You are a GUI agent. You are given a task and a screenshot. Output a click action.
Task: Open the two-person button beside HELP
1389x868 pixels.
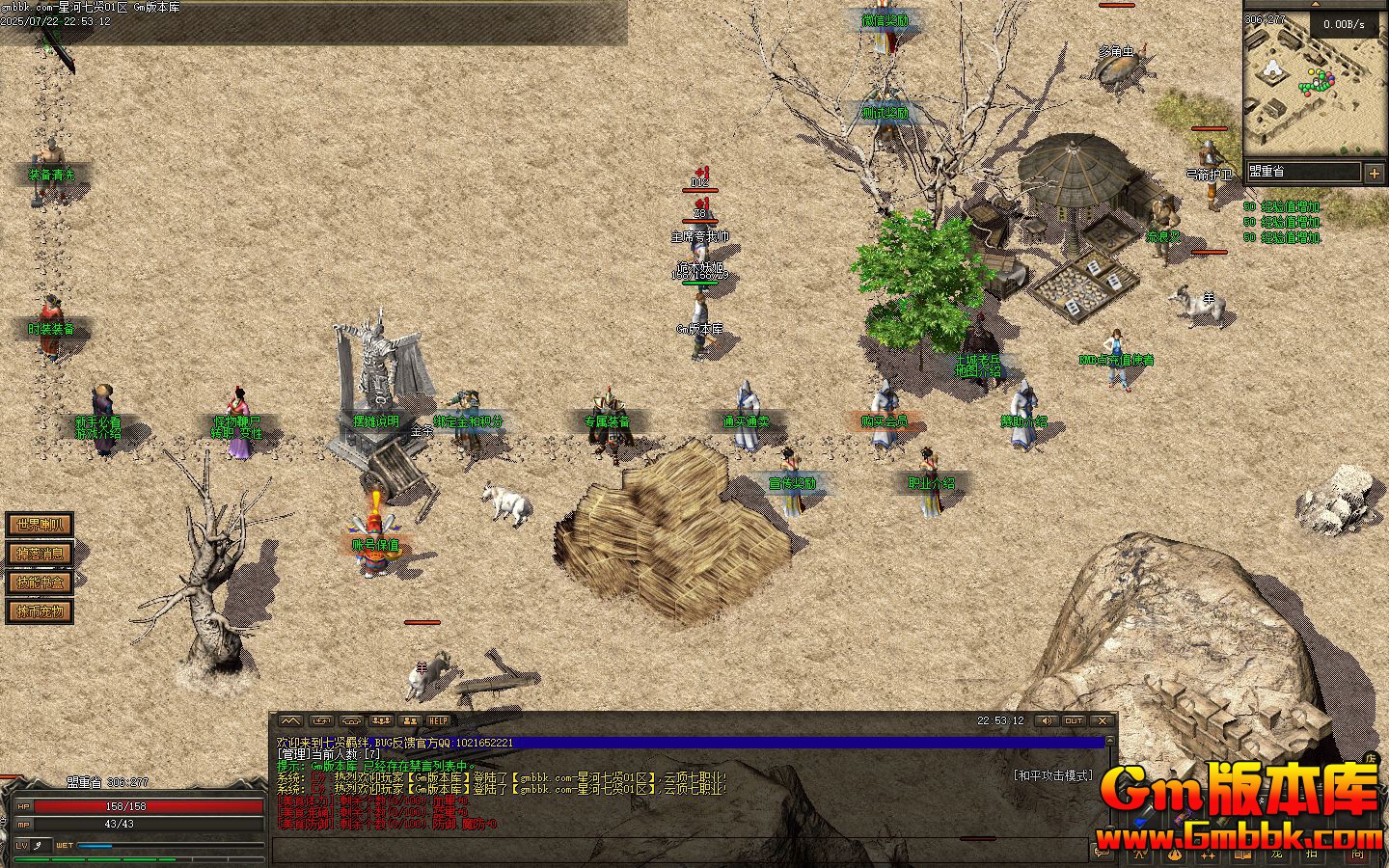[410, 720]
